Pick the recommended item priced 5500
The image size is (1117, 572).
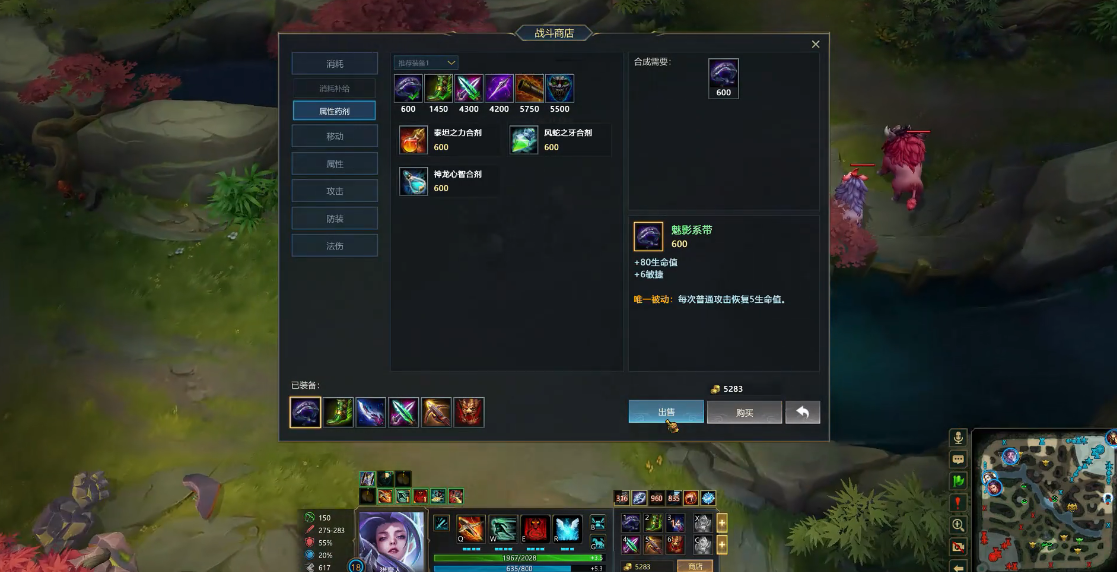click(x=560, y=89)
